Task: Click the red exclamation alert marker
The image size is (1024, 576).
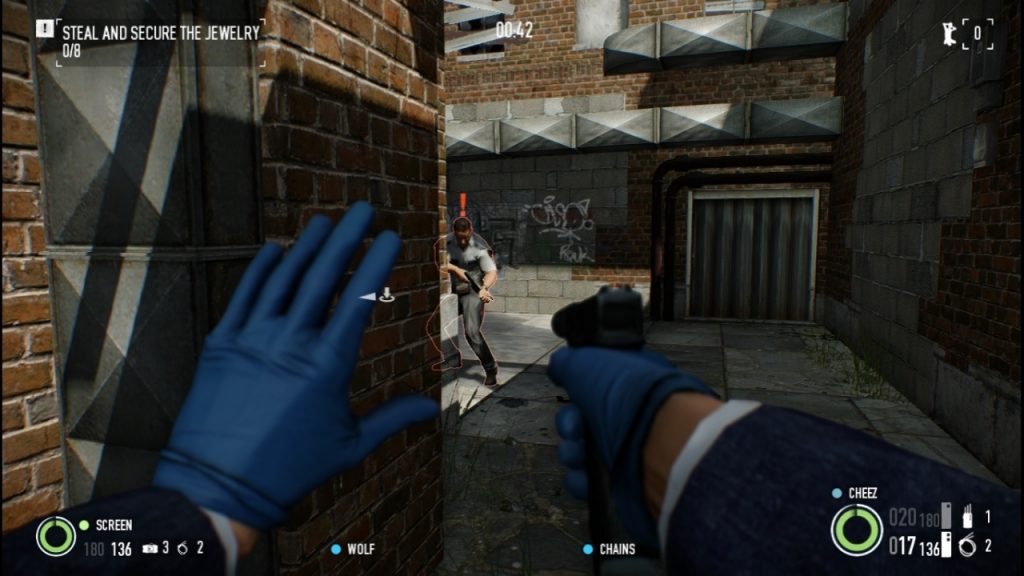Action: tap(463, 204)
